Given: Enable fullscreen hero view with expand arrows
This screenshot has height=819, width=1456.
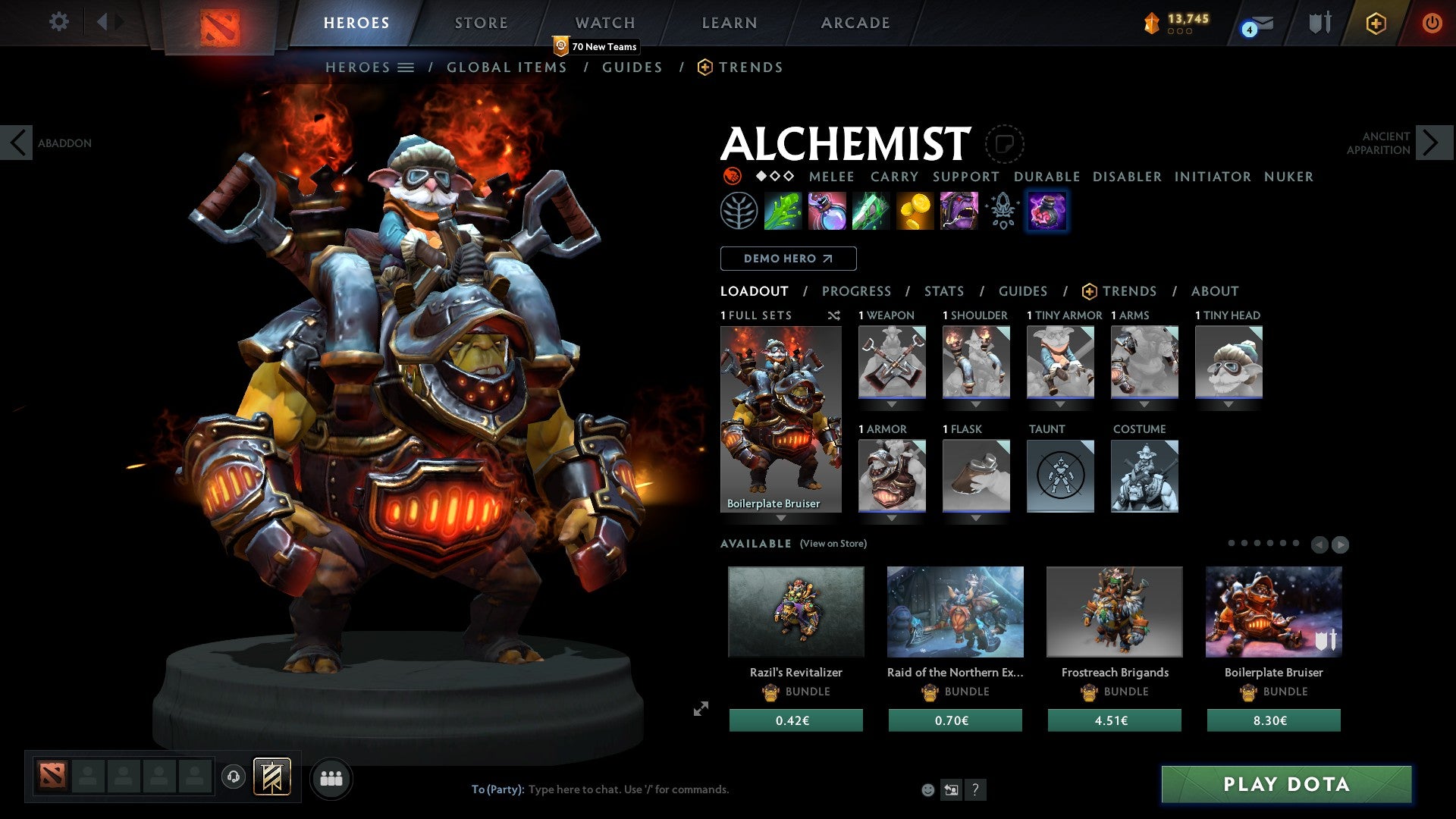Looking at the screenshot, I should pyautogui.click(x=700, y=710).
